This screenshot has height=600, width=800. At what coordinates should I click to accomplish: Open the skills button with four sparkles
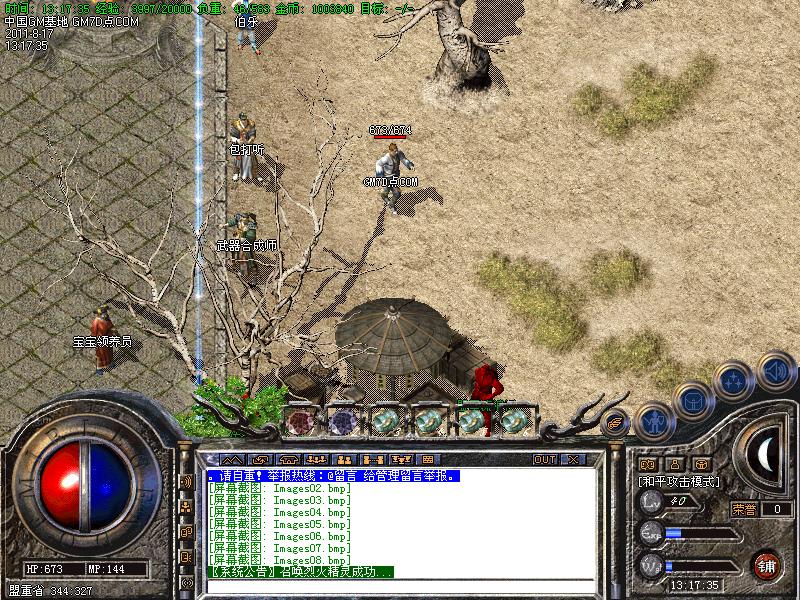[x=735, y=380]
